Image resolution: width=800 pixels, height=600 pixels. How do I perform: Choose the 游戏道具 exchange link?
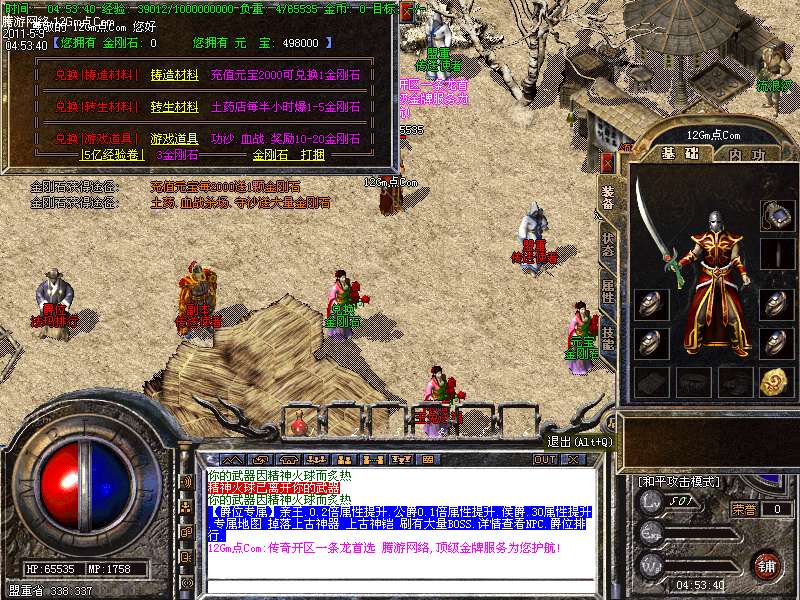coord(174,139)
